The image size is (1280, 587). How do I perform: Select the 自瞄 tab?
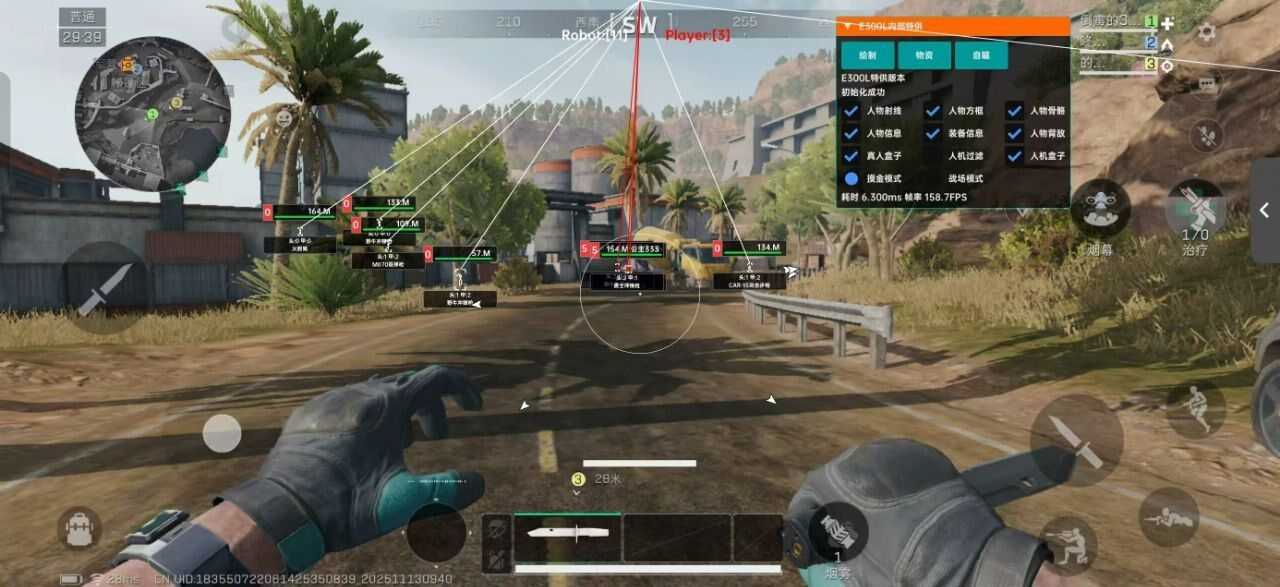981,55
